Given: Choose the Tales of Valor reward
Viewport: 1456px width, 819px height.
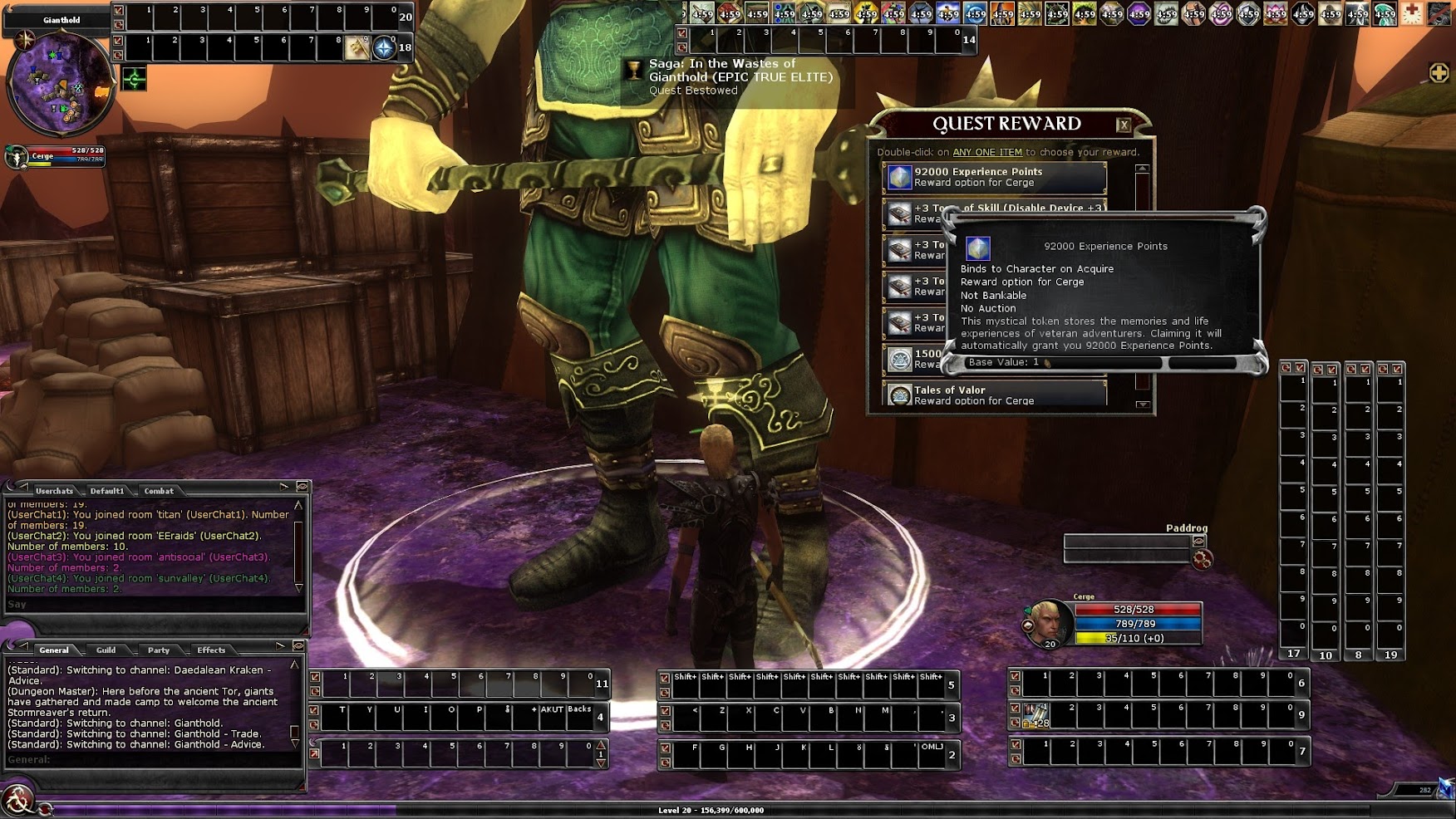Looking at the screenshot, I should [x=994, y=395].
